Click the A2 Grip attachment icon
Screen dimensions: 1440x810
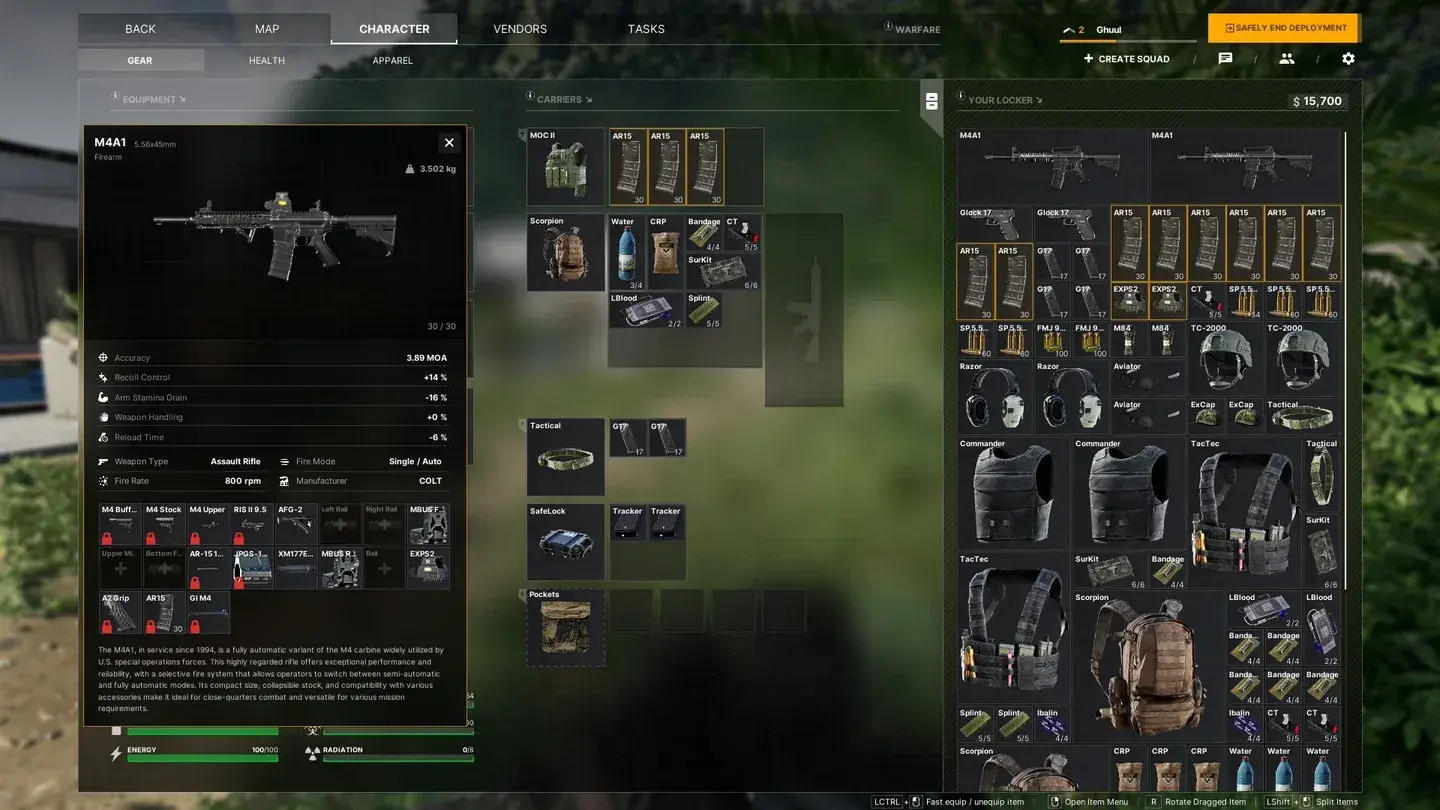click(119, 611)
